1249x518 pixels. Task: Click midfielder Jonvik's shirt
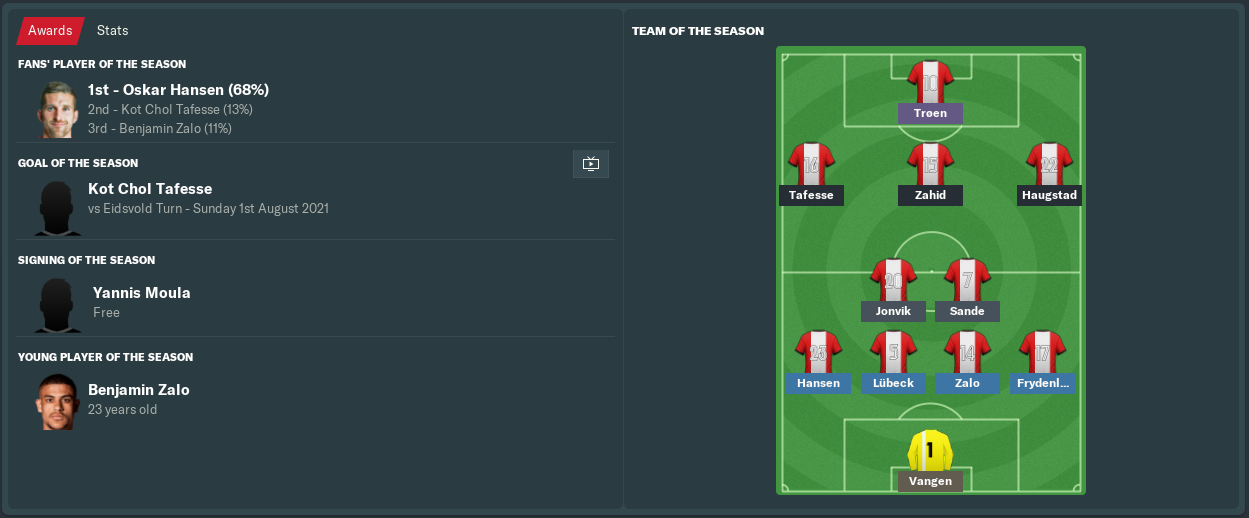893,280
